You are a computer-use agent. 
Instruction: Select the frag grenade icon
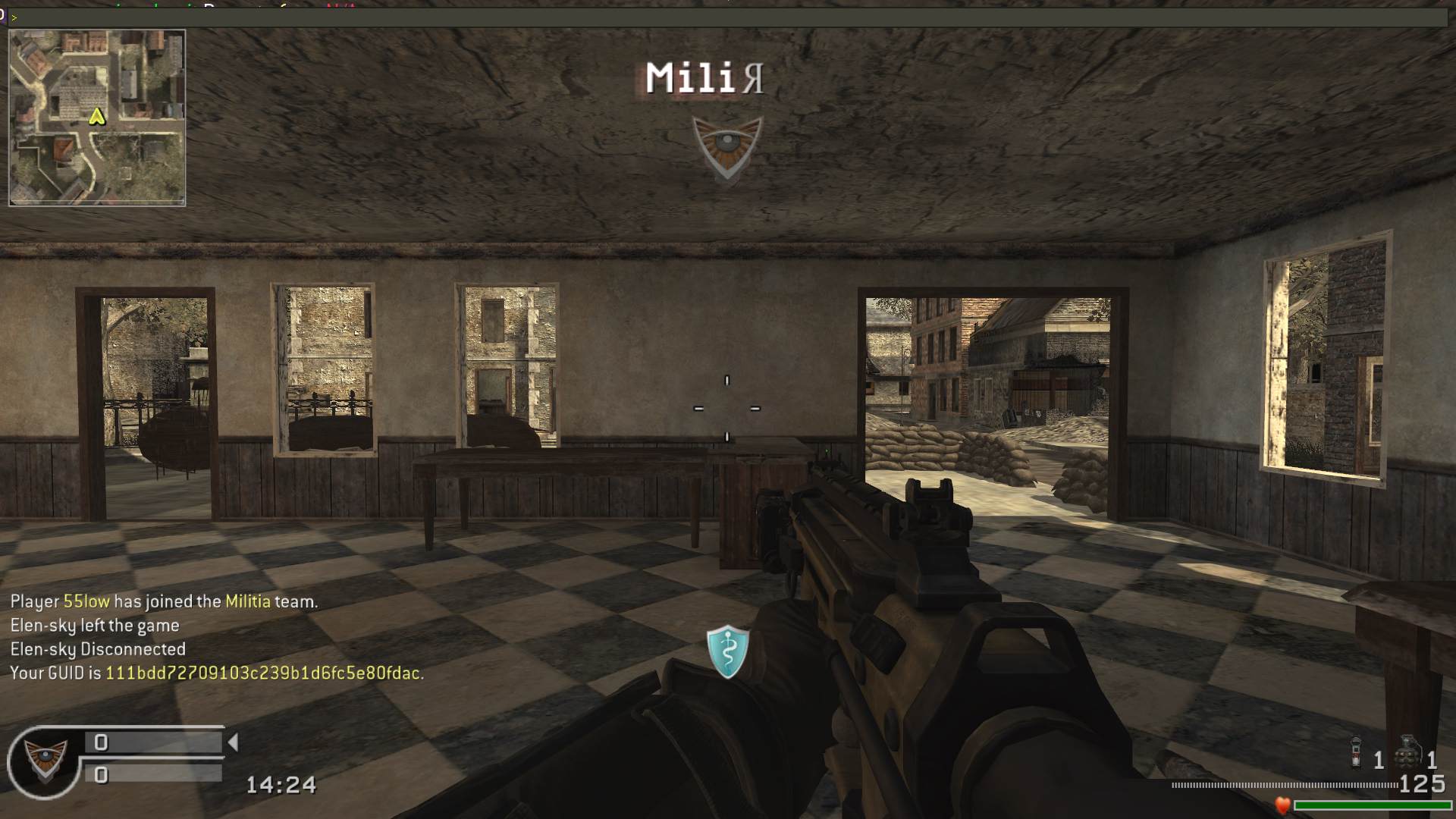(x=1409, y=752)
